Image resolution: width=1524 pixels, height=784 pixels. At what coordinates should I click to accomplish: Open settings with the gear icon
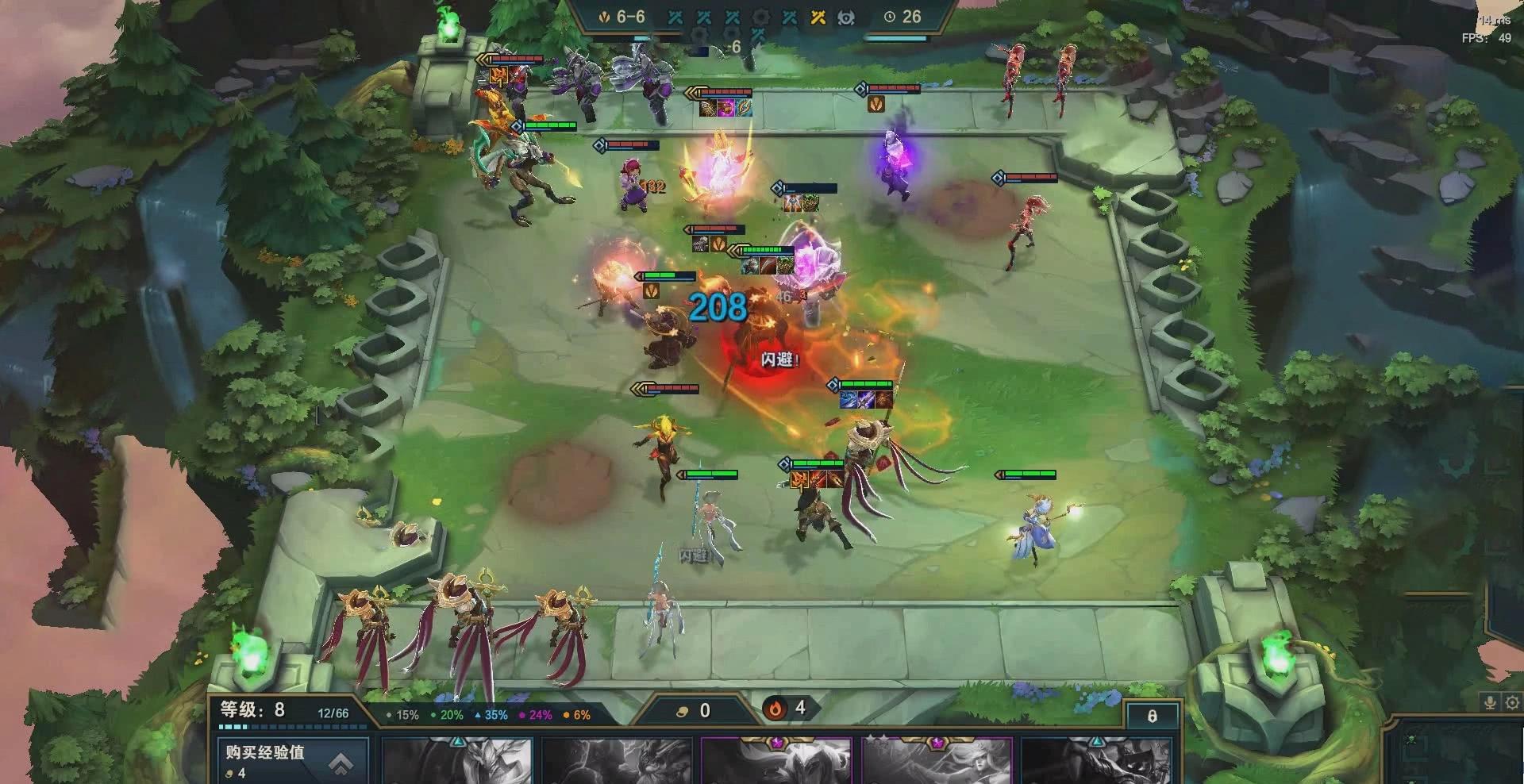[1512, 702]
